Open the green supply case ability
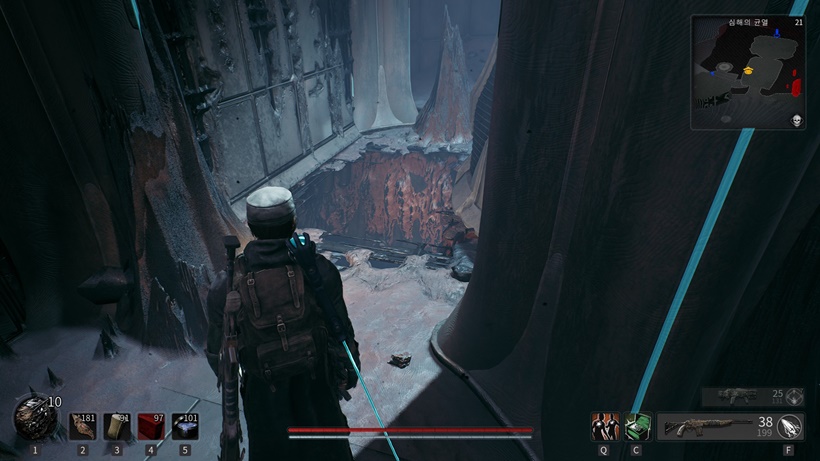 (637, 427)
